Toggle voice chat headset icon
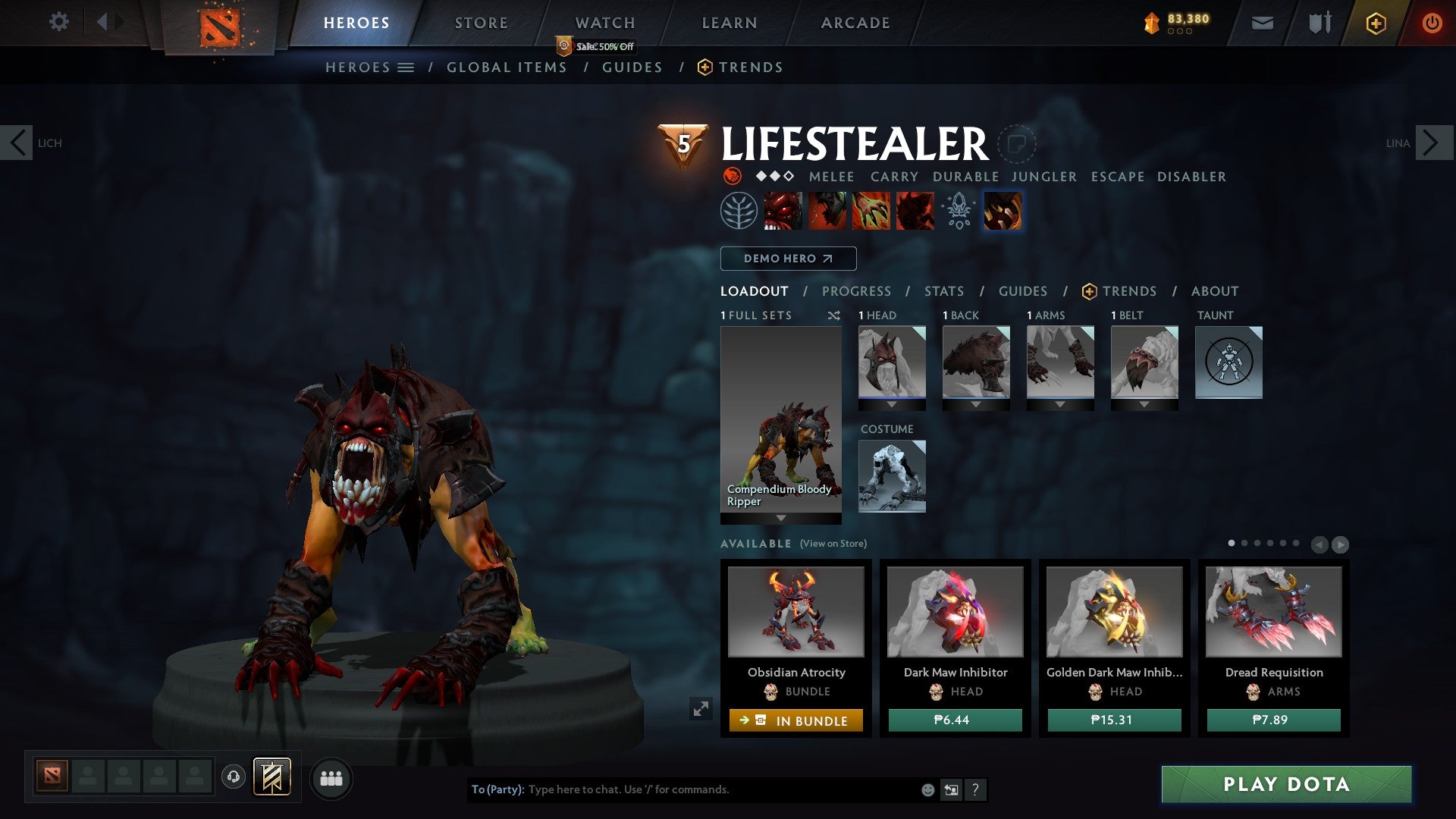 click(234, 778)
